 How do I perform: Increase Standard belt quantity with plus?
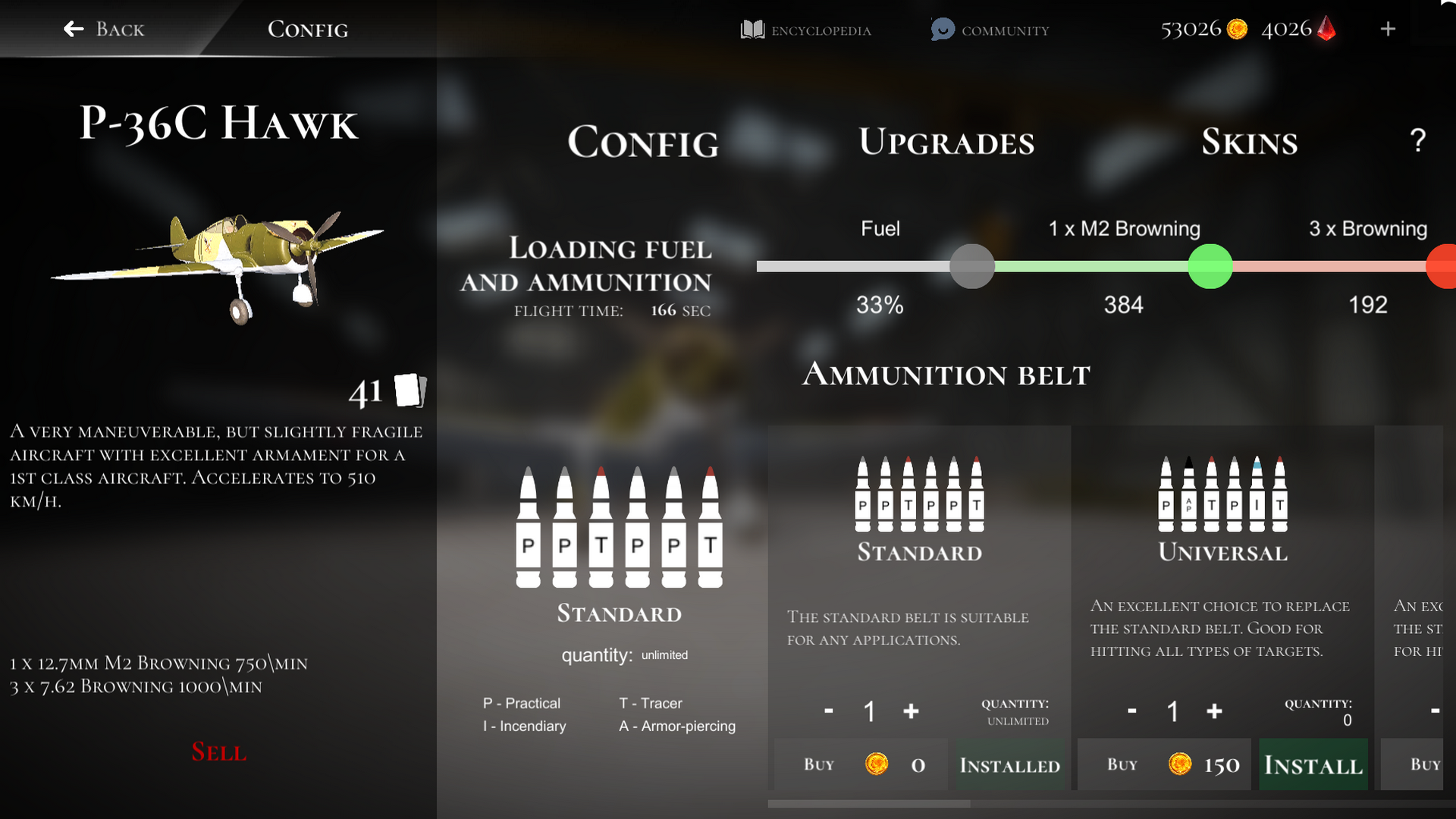910,711
